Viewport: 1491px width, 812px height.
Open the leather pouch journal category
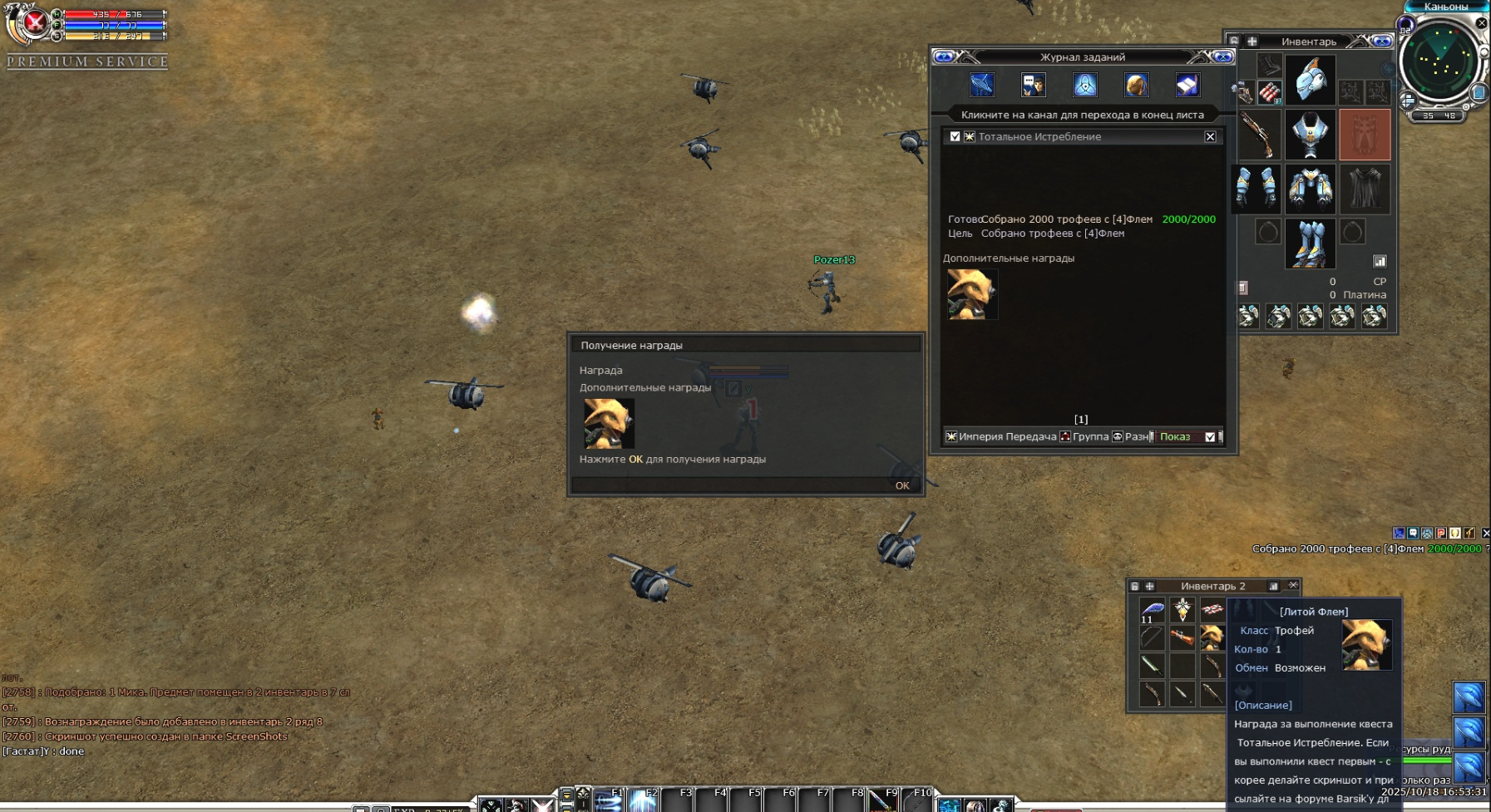tap(1137, 85)
